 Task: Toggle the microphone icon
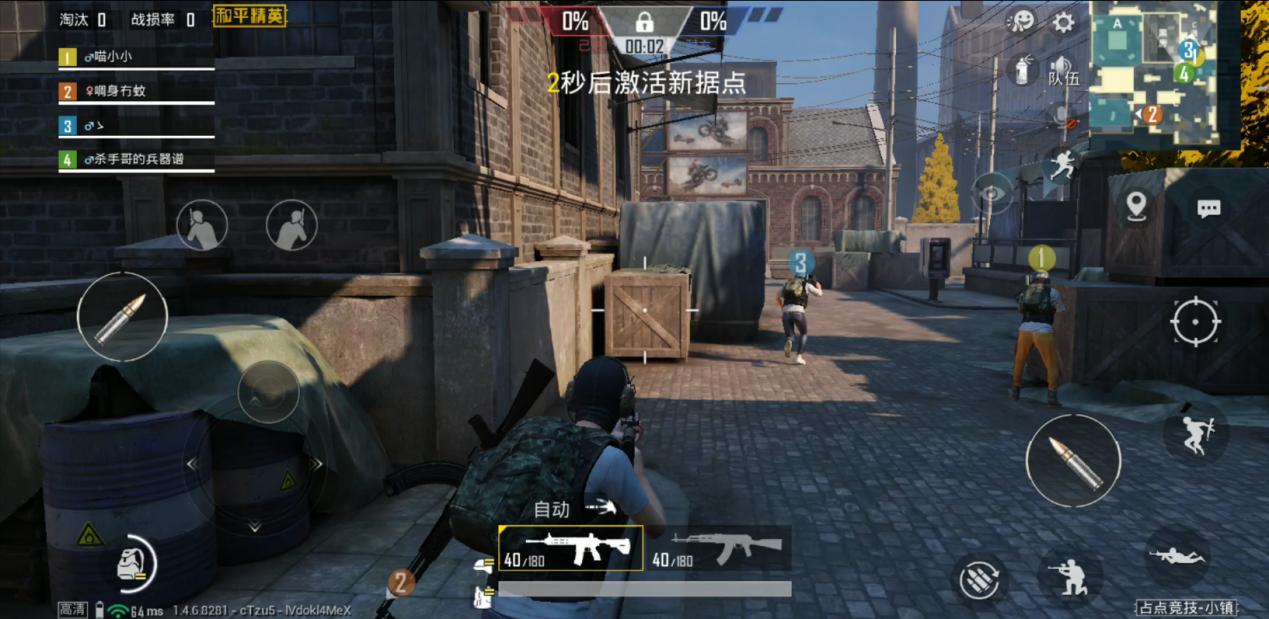click(1062, 117)
